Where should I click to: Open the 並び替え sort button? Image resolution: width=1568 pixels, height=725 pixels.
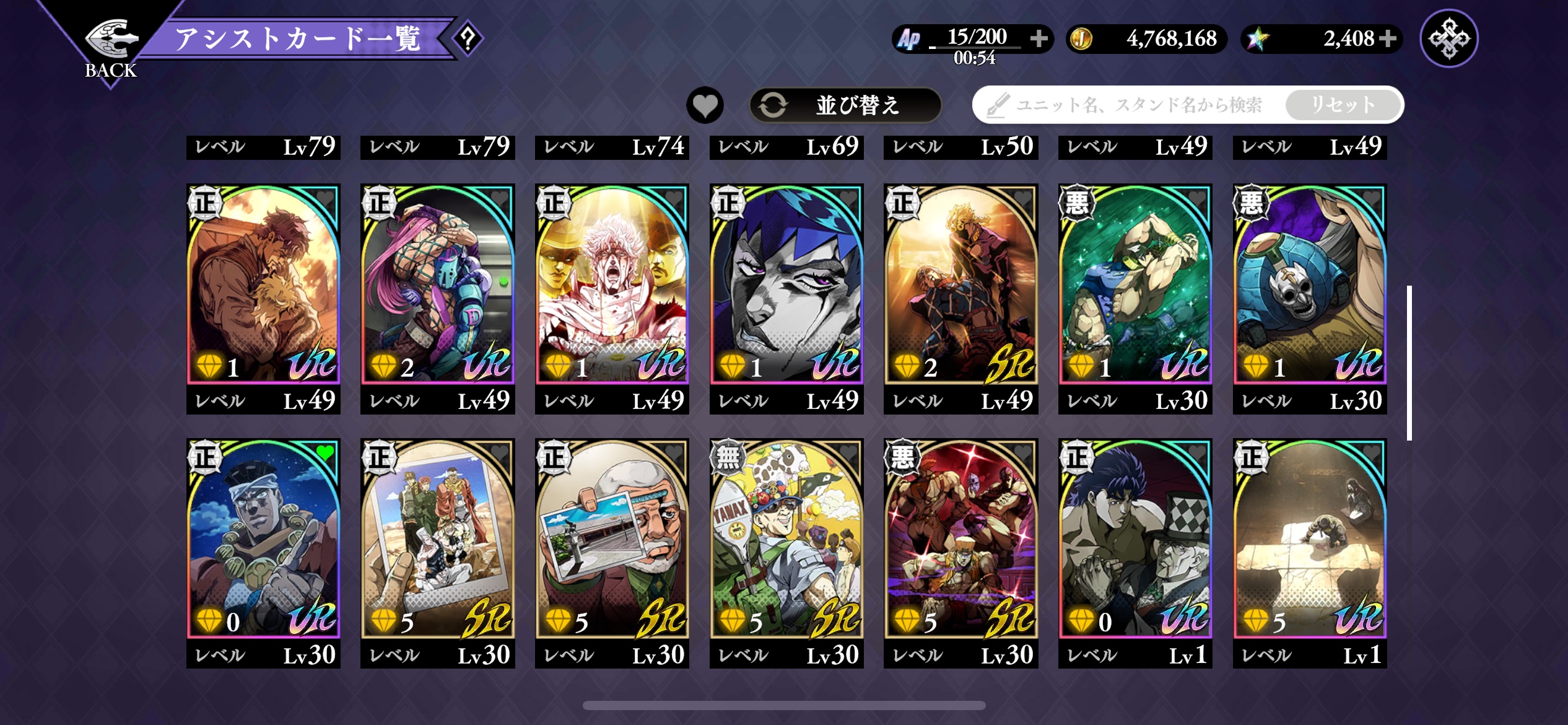coord(845,105)
